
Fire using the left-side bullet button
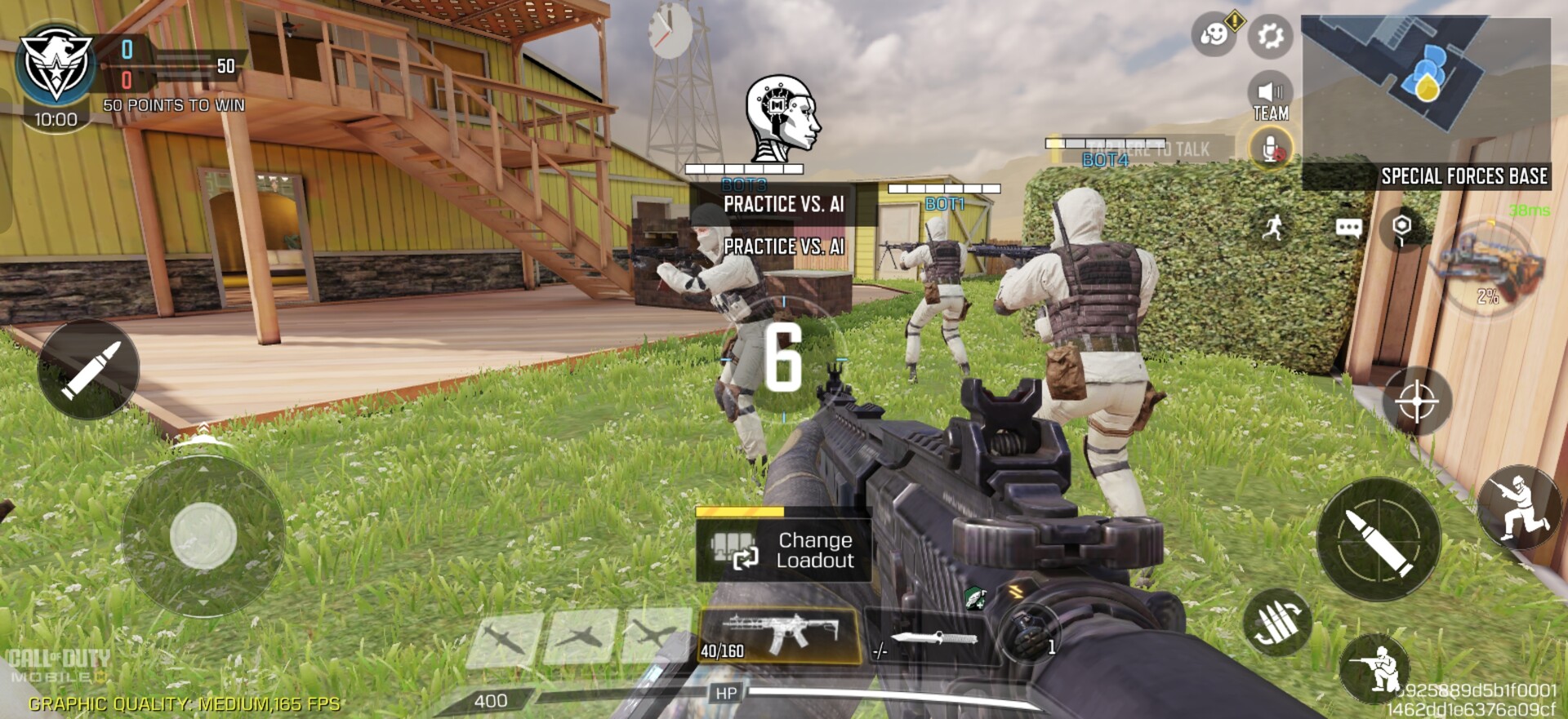88,370
